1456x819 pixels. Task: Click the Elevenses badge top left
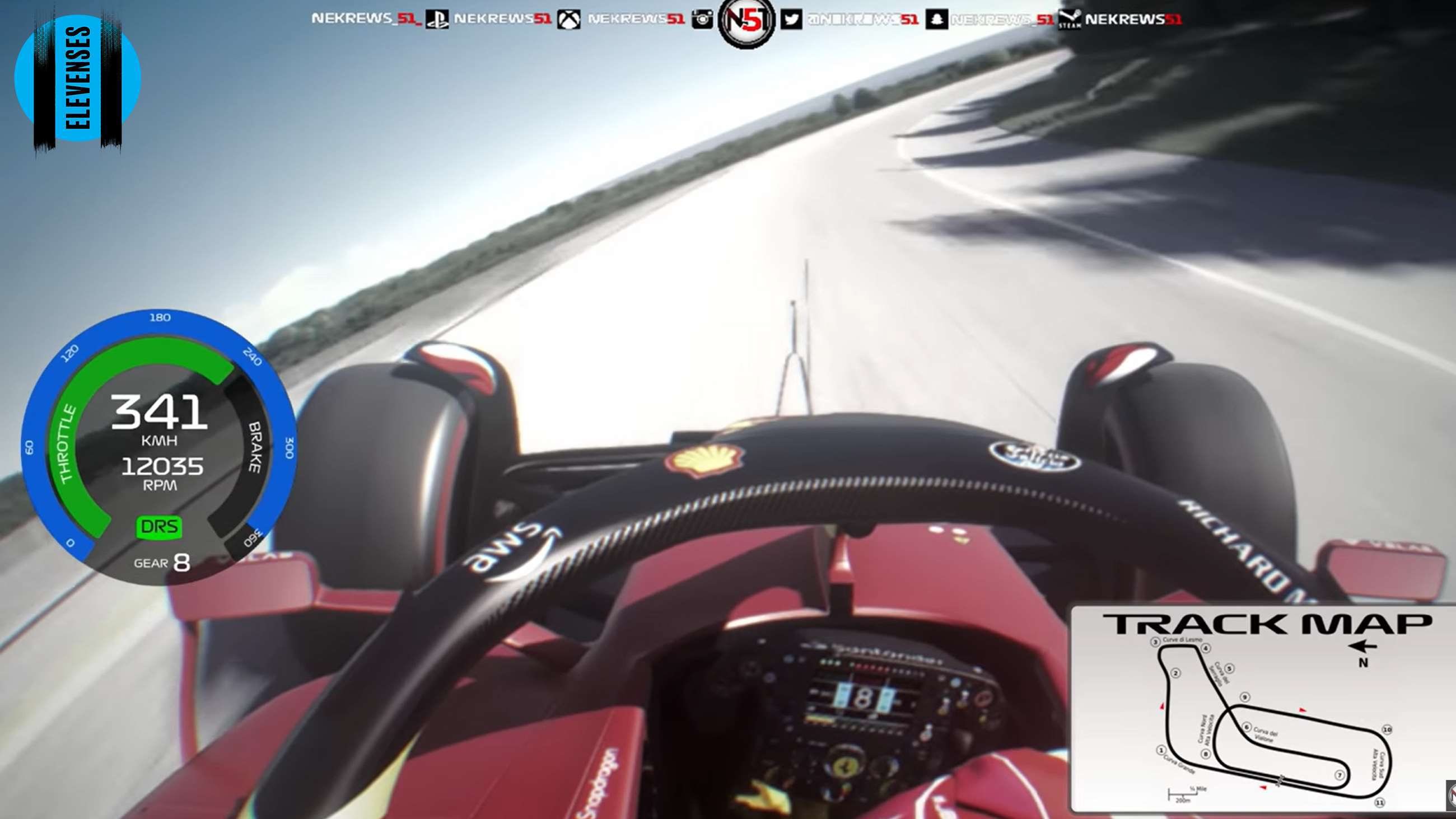(79, 79)
